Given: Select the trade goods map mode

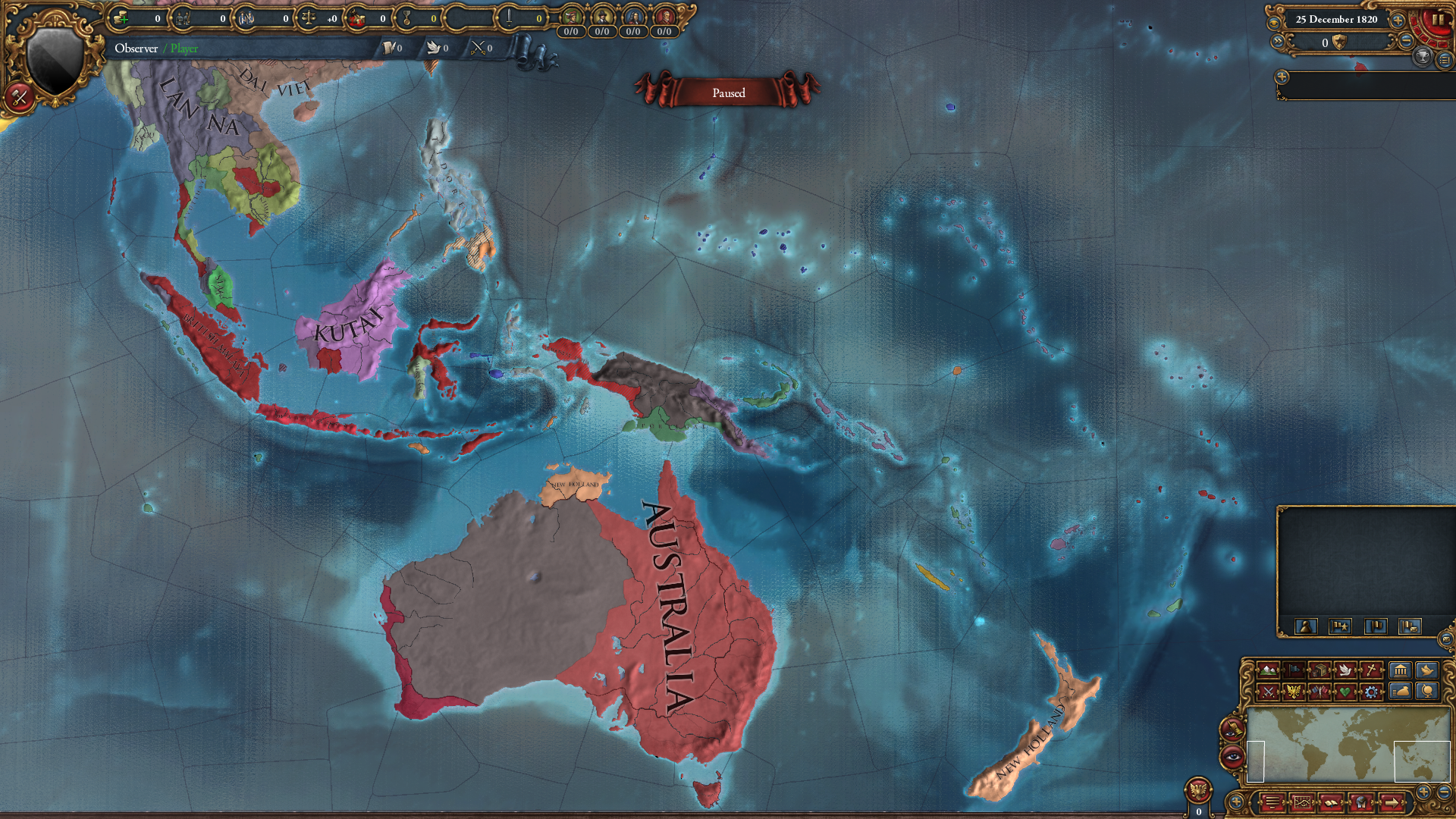Looking at the screenshot, I should 1319,670.
